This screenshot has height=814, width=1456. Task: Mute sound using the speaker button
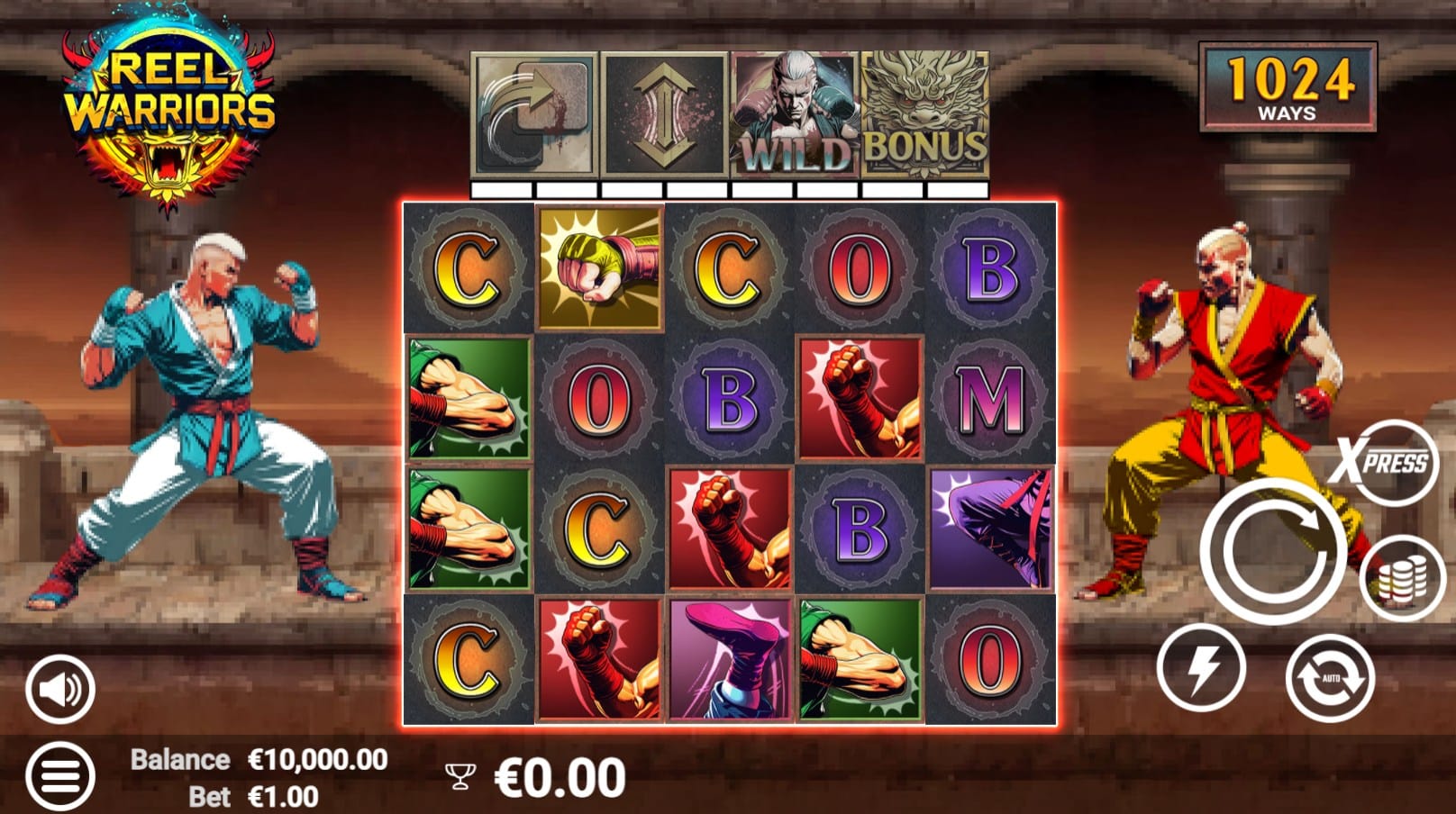(59, 690)
